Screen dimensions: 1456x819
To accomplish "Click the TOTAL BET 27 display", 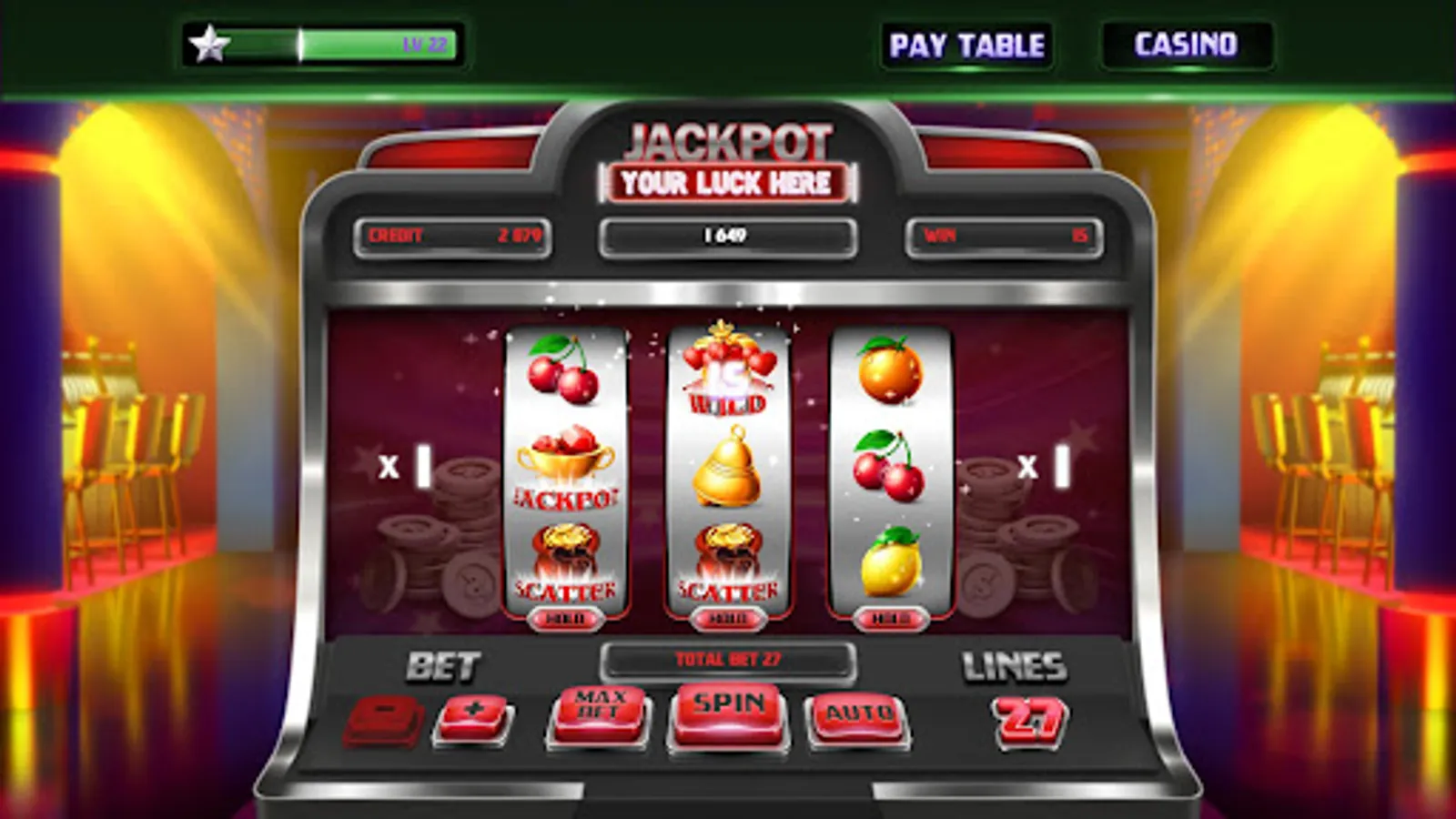I will [x=726, y=658].
